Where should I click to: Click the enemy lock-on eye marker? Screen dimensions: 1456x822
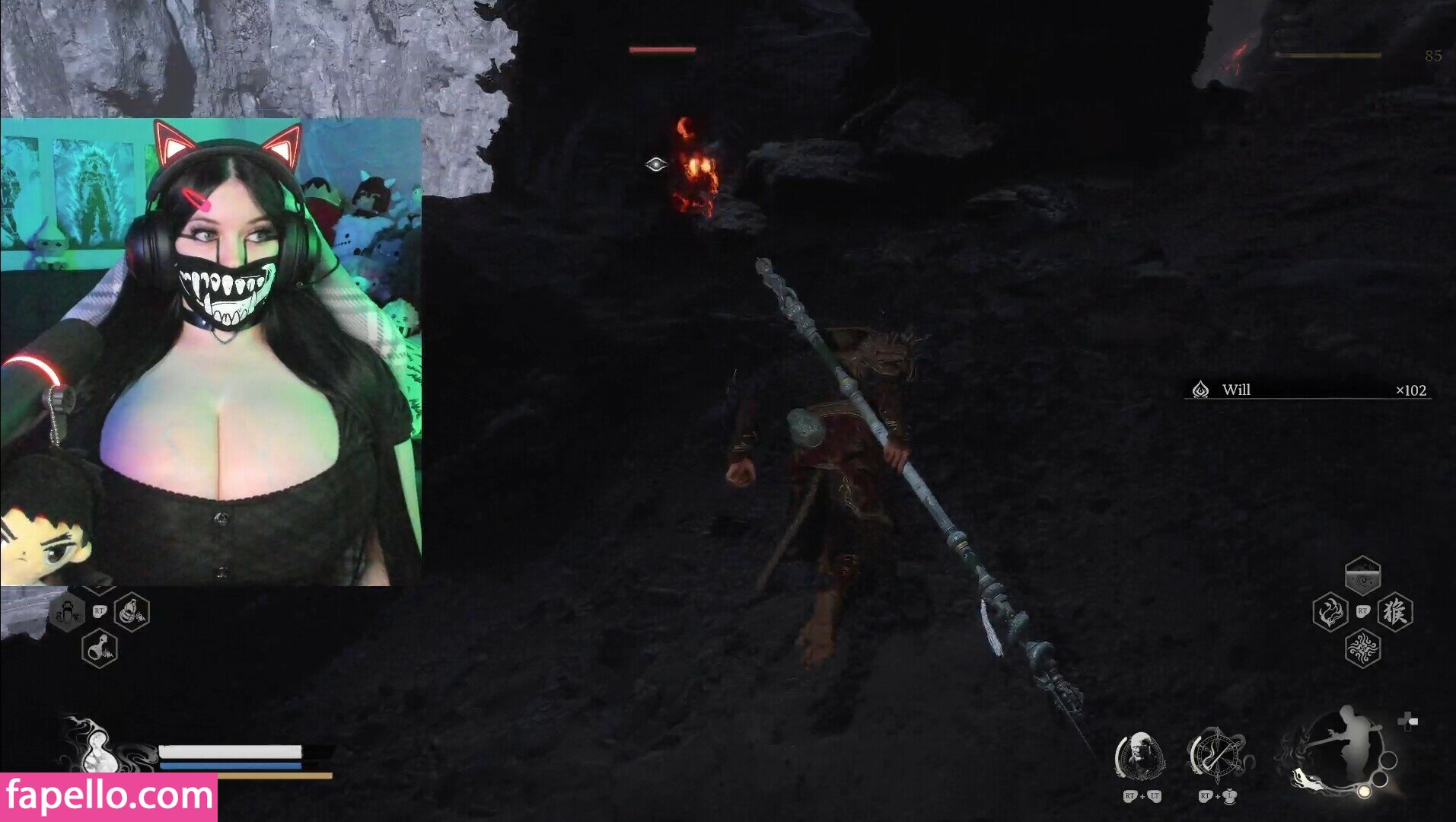click(655, 164)
